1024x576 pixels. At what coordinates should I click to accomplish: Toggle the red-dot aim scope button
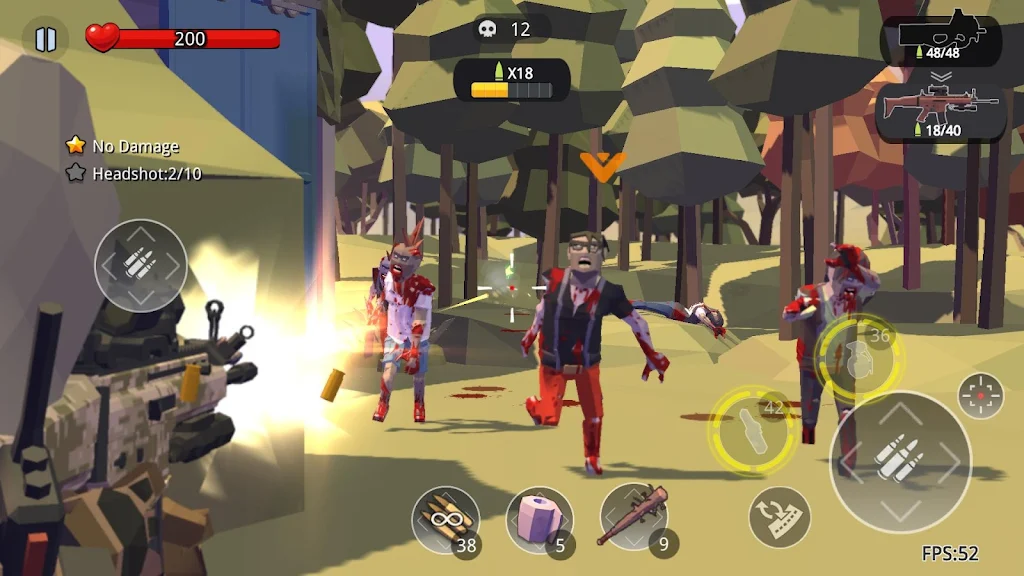coord(980,396)
